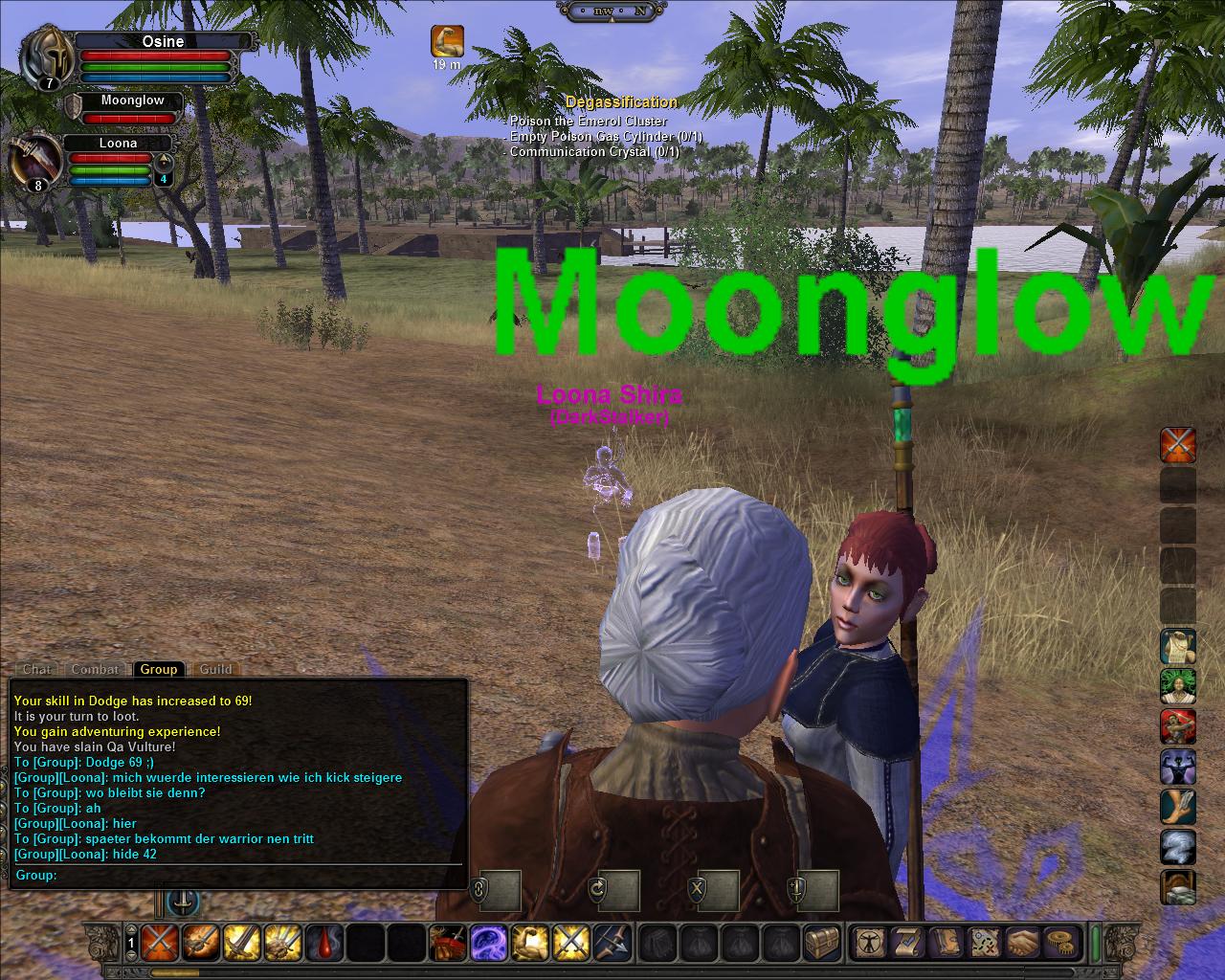Activate the whirlwind tornado ability

click(x=1178, y=847)
